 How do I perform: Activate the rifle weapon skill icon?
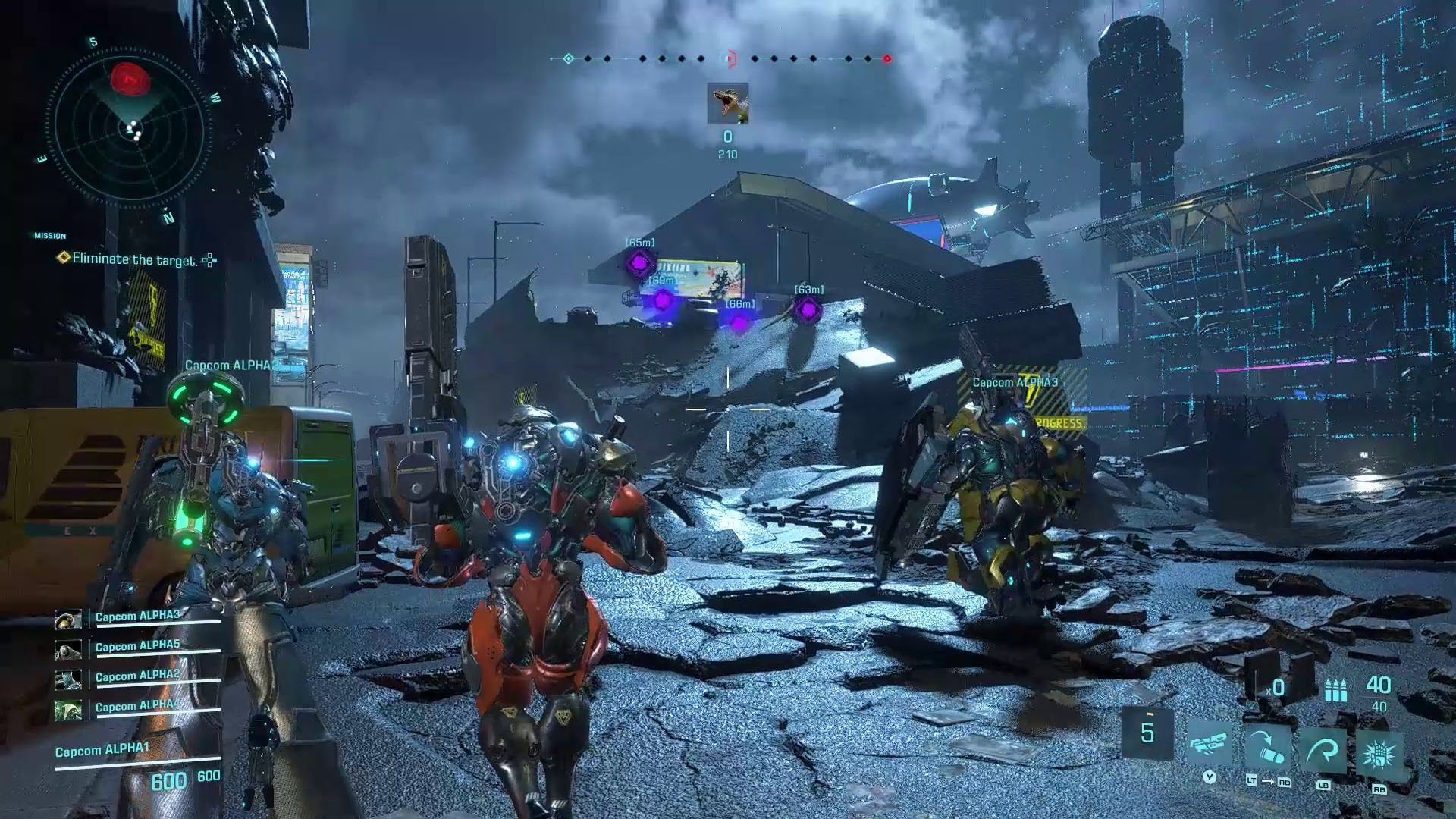1210,748
